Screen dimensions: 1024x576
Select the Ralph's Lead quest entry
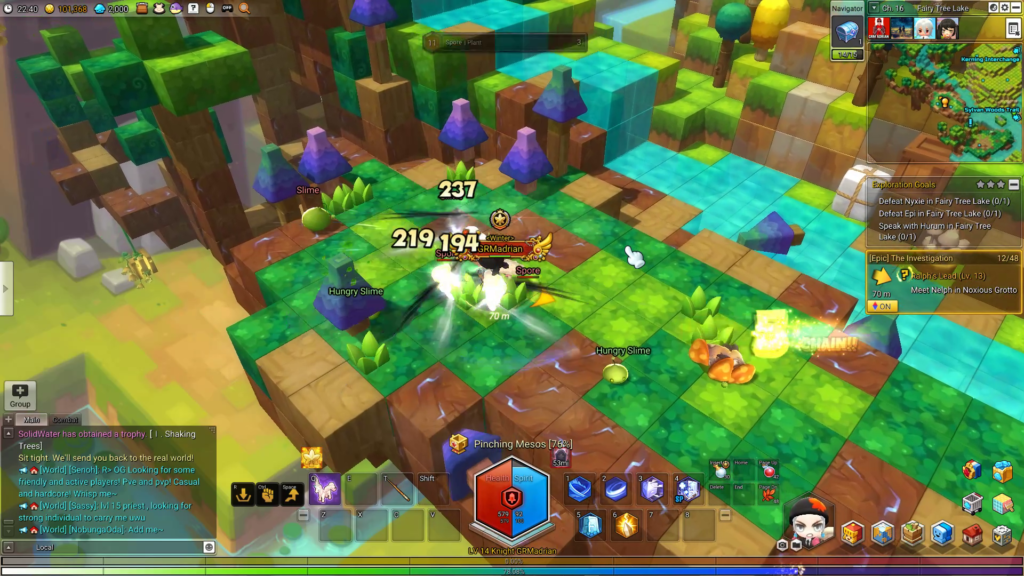coord(931,275)
